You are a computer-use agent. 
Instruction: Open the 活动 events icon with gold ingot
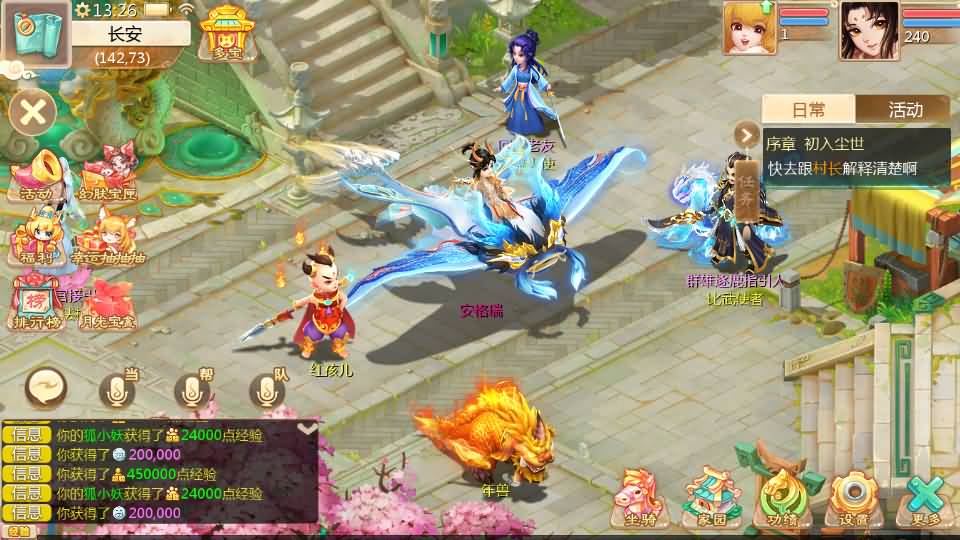click(35, 176)
